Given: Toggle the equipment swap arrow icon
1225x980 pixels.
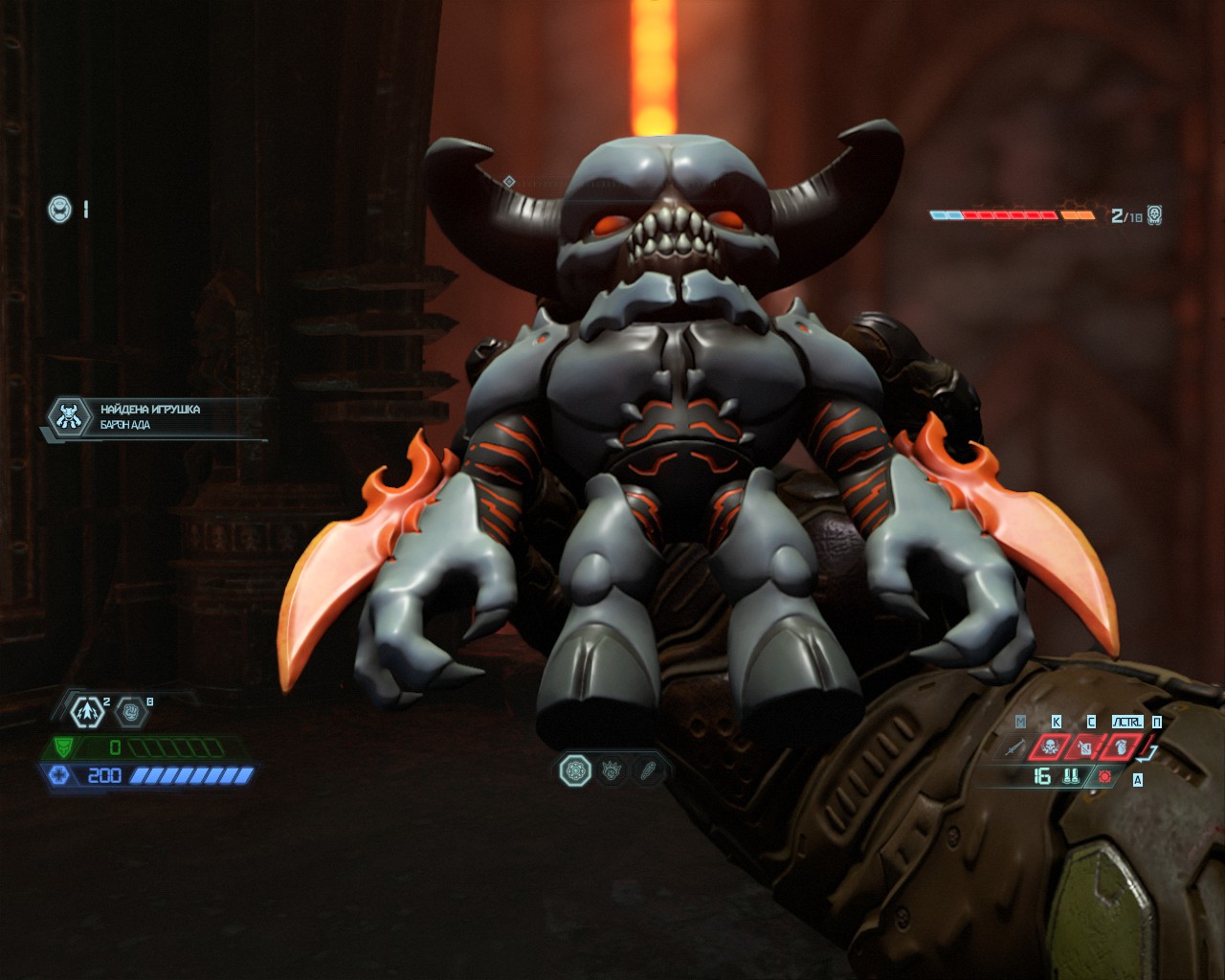Looking at the screenshot, I should (x=1151, y=752).
